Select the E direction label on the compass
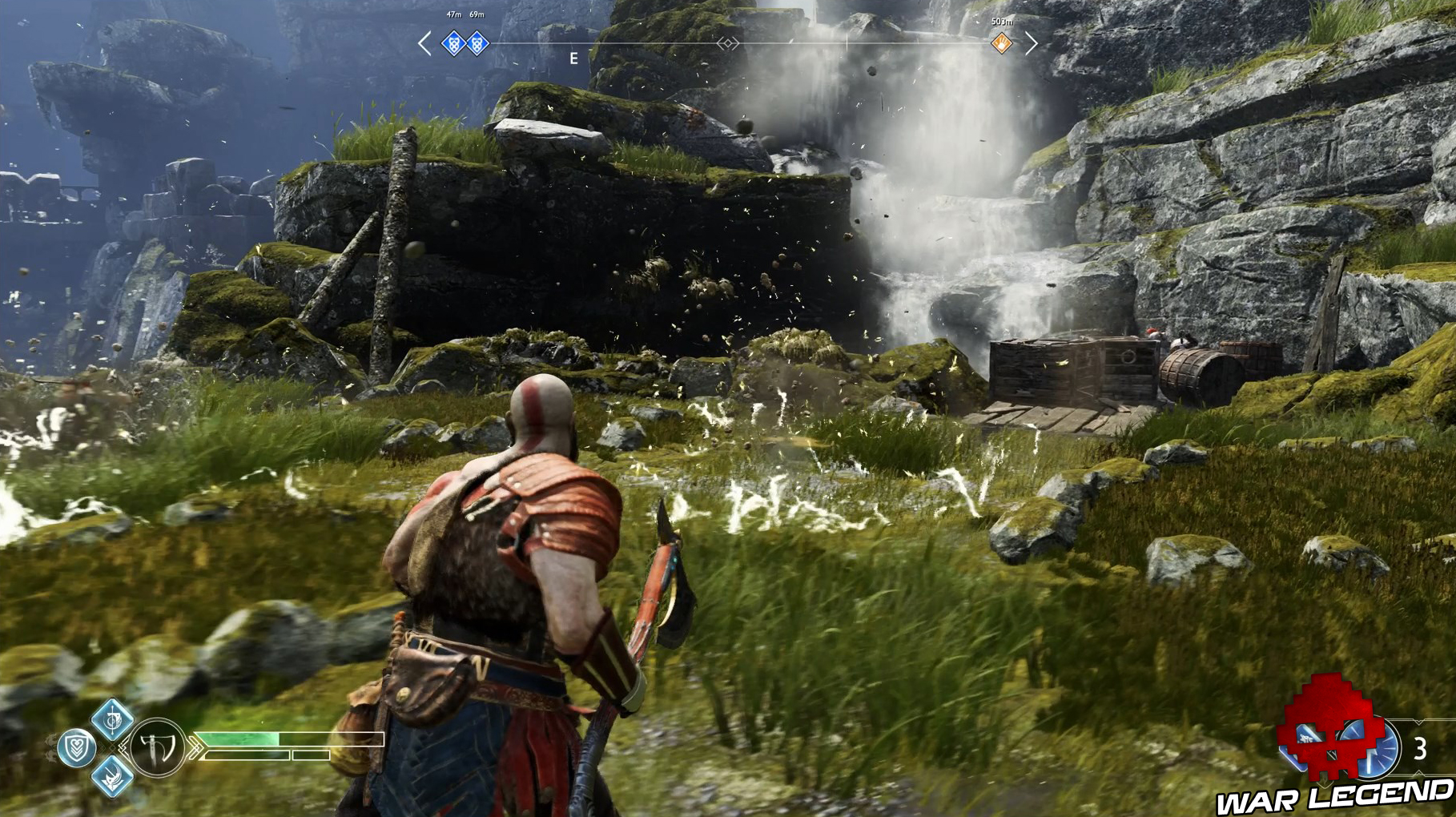Image resolution: width=1456 pixels, height=817 pixels. coord(573,57)
